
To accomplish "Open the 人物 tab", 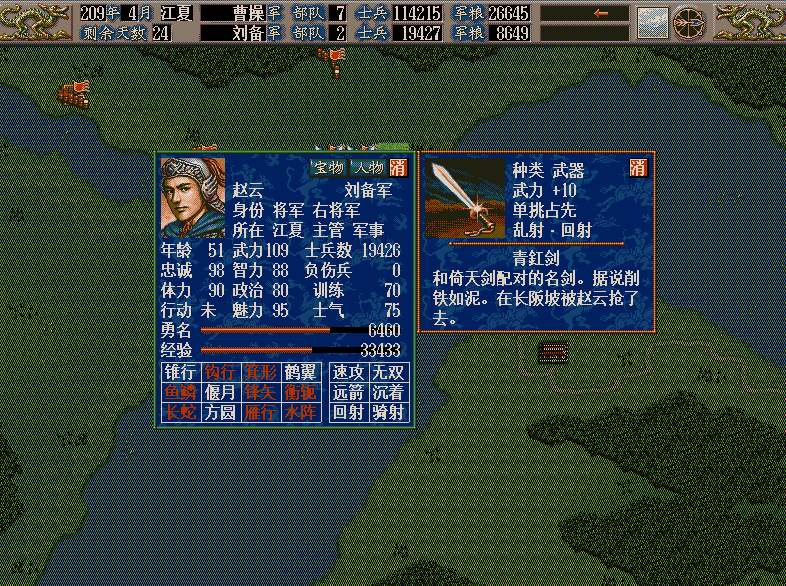I will point(368,167).
